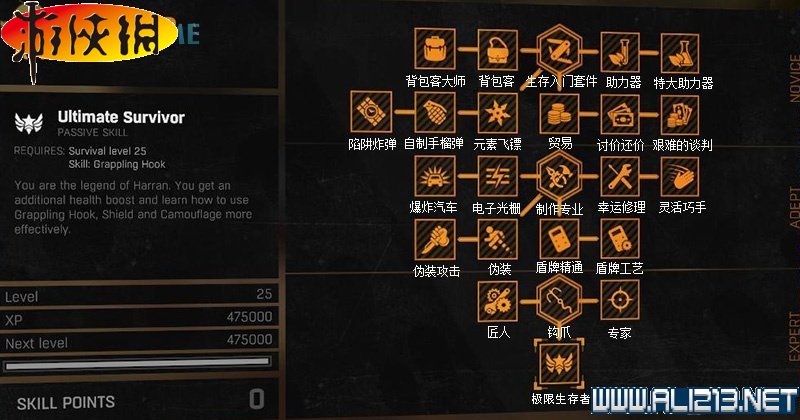Select the 生存入门套件 skill

tap(557, 49)
